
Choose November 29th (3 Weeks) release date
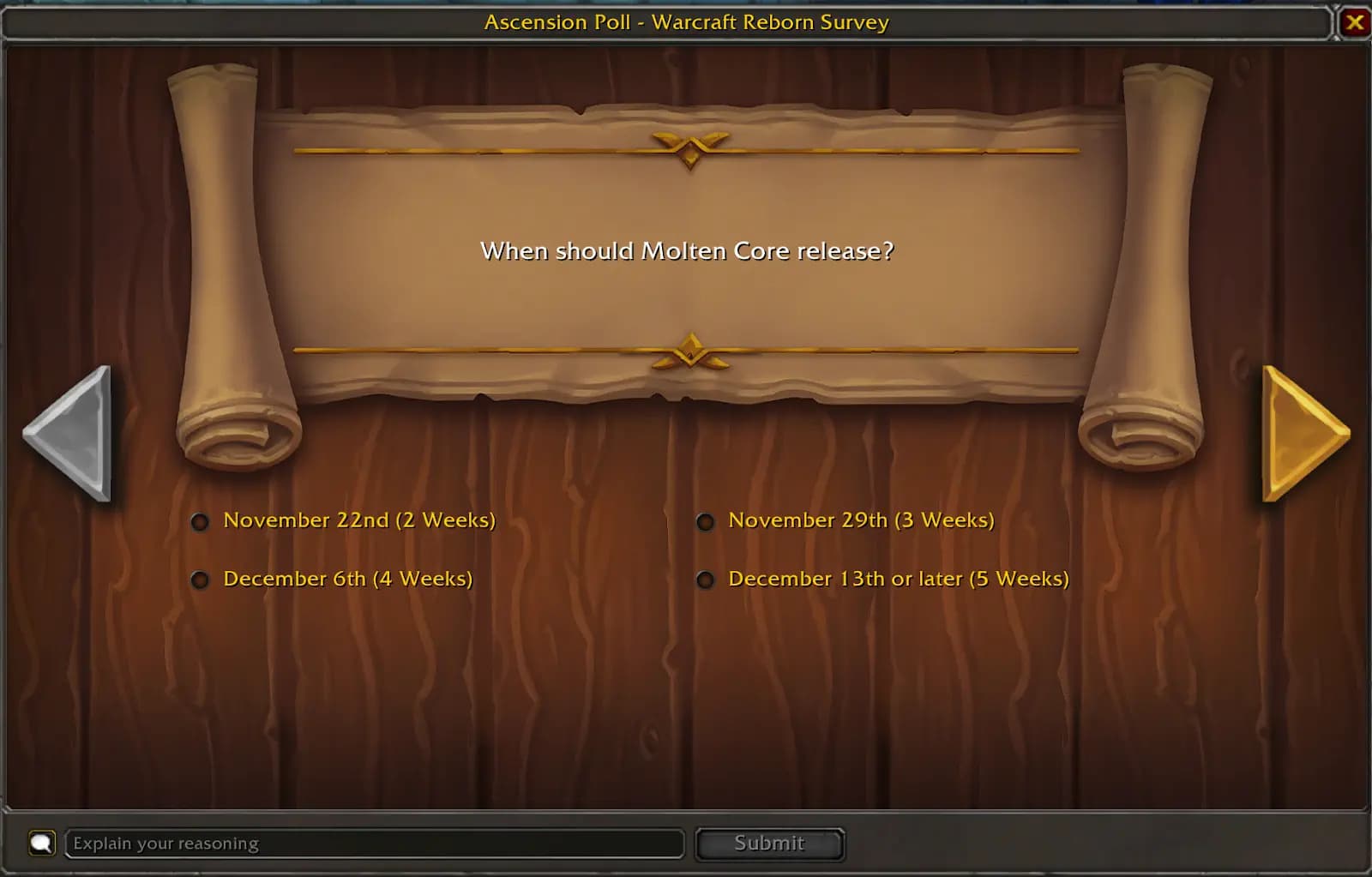coord(706,520)
